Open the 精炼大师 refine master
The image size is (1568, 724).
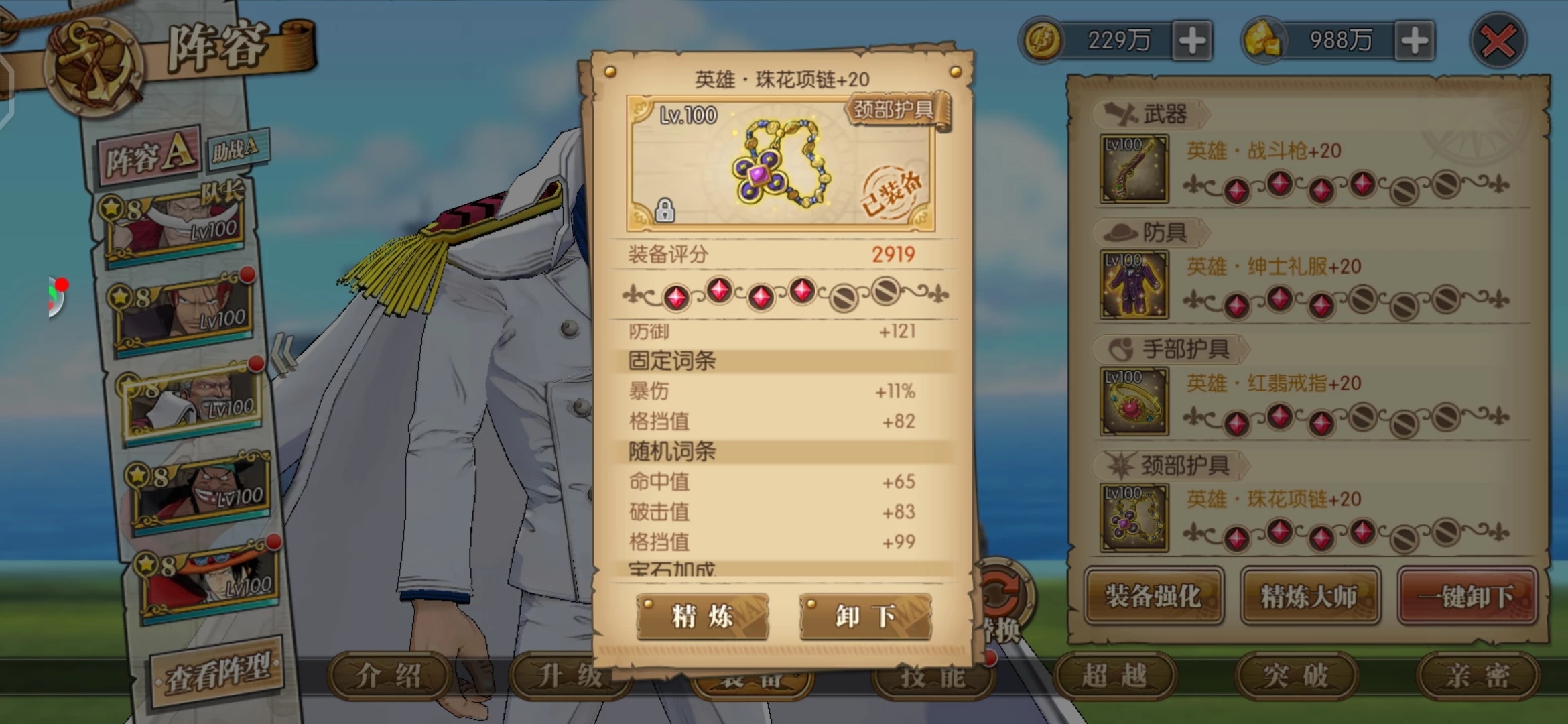(x=1309, y=596)
